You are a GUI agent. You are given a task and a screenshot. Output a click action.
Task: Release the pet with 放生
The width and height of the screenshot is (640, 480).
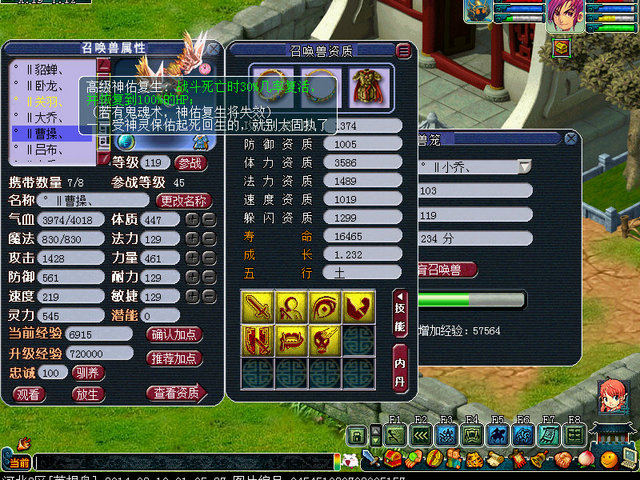click(87, 394)
